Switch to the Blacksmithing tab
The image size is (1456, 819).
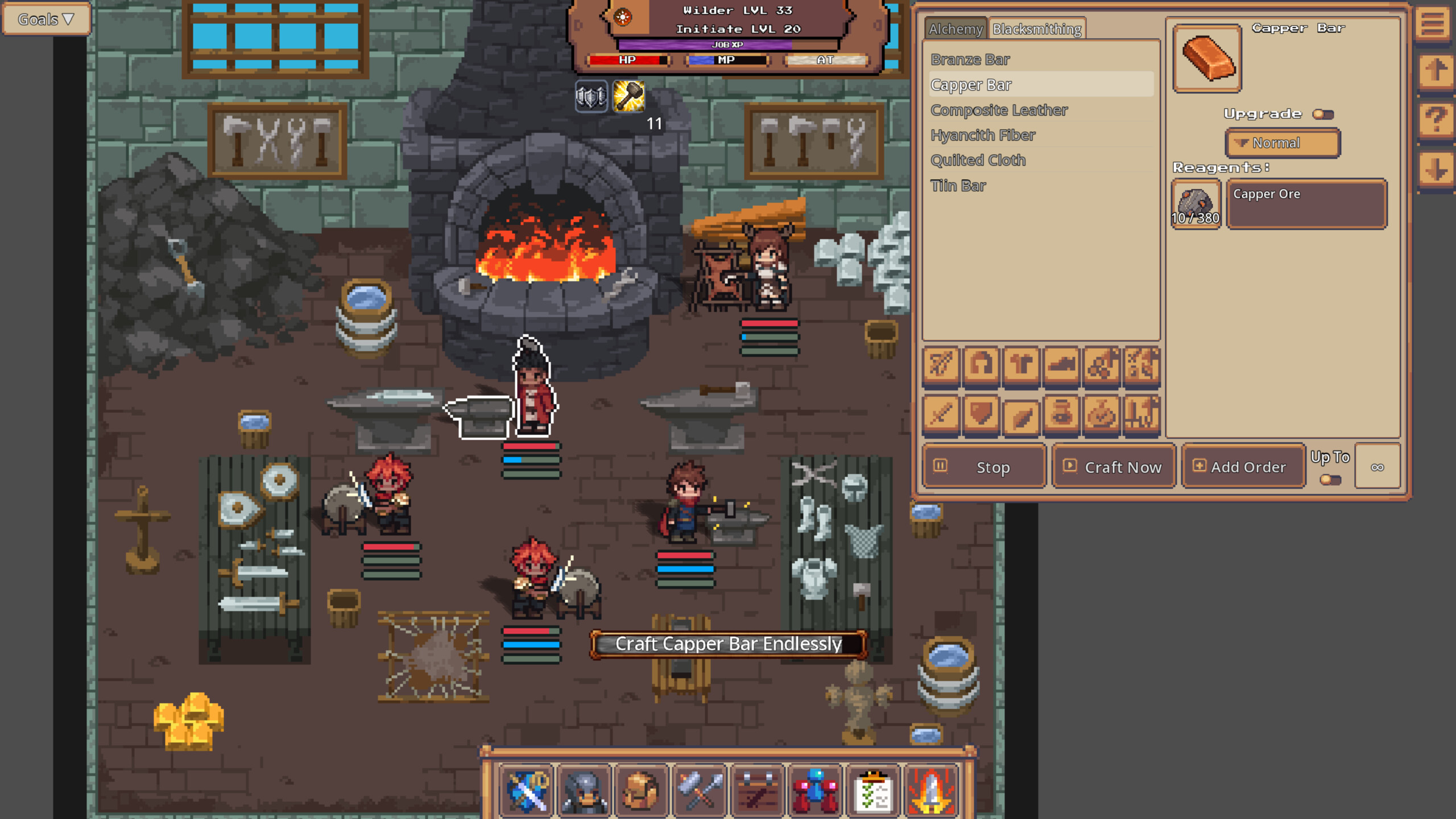coord(1036,30)
